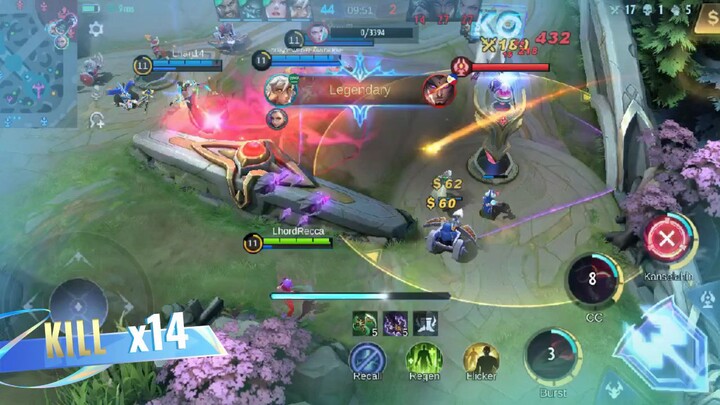Cast the Flicker battle spell
Viewport: 720px width, 405px height.
pyautogui.click(x=481, y=358)
